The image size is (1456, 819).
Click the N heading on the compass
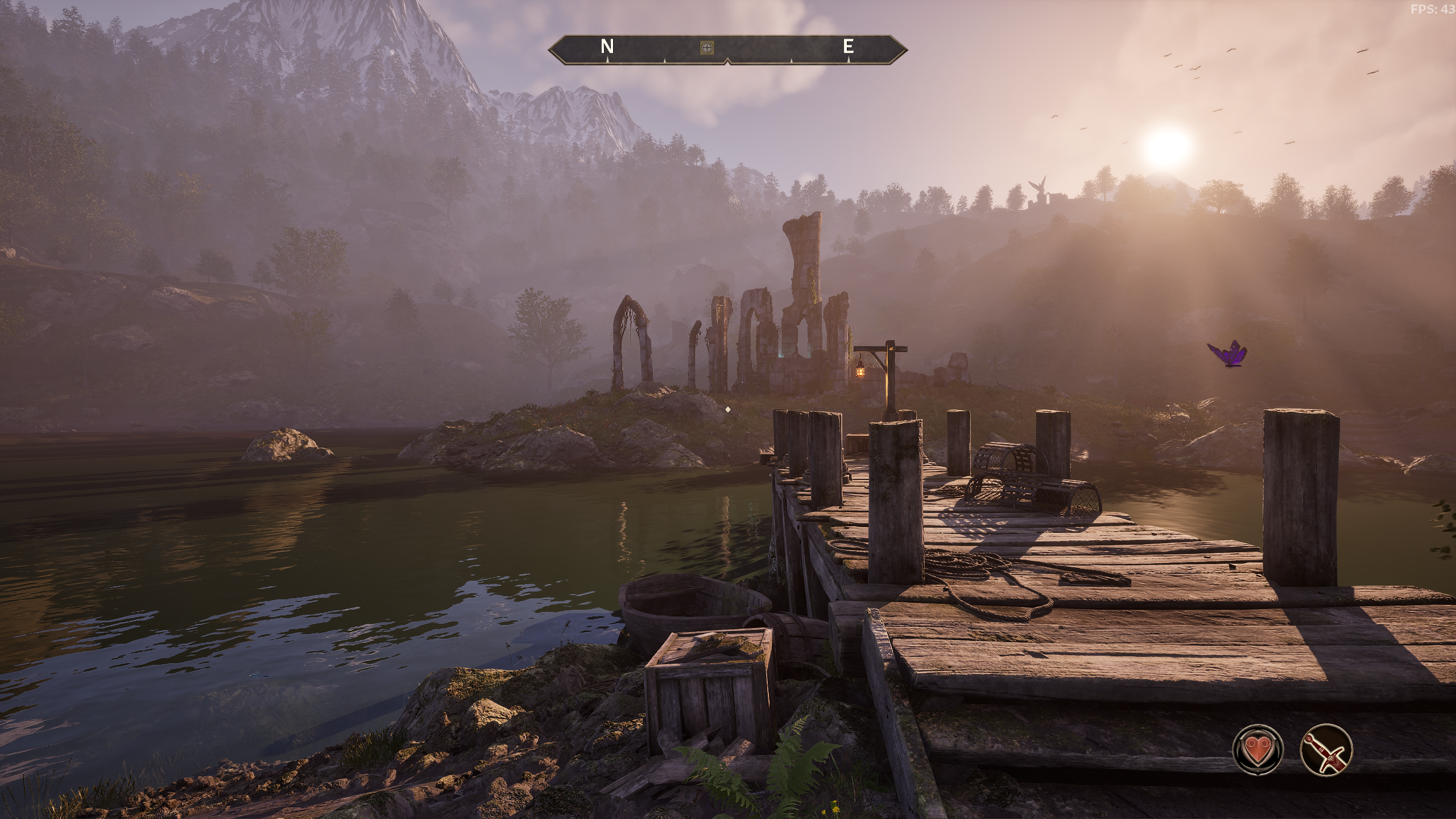(607, 47)
